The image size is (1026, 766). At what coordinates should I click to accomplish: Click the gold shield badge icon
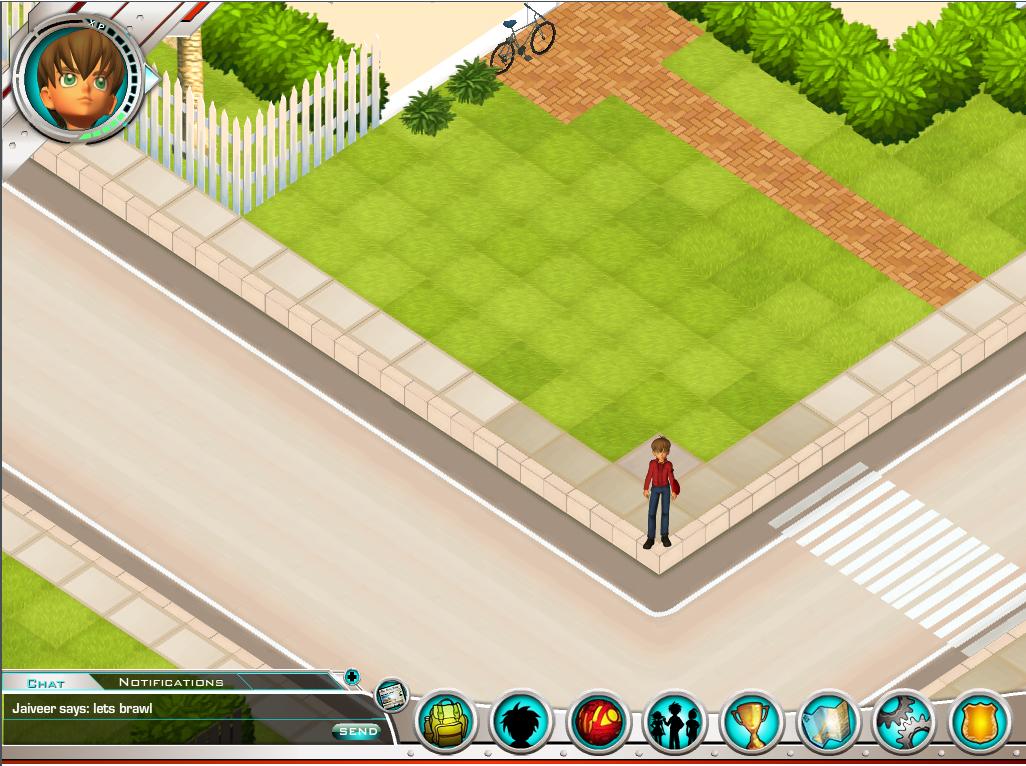980,722
